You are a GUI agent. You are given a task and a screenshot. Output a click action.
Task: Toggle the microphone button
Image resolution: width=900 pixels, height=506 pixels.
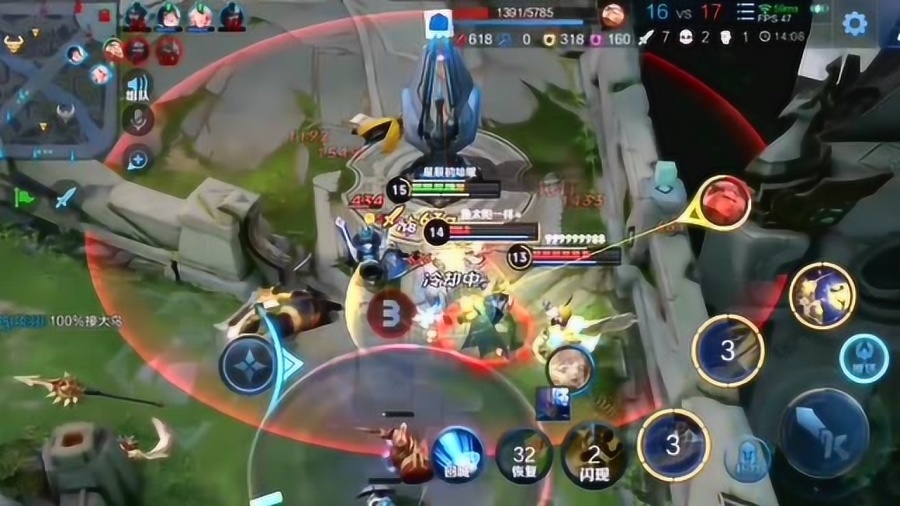pyautogui.click(x=138, y=122)
